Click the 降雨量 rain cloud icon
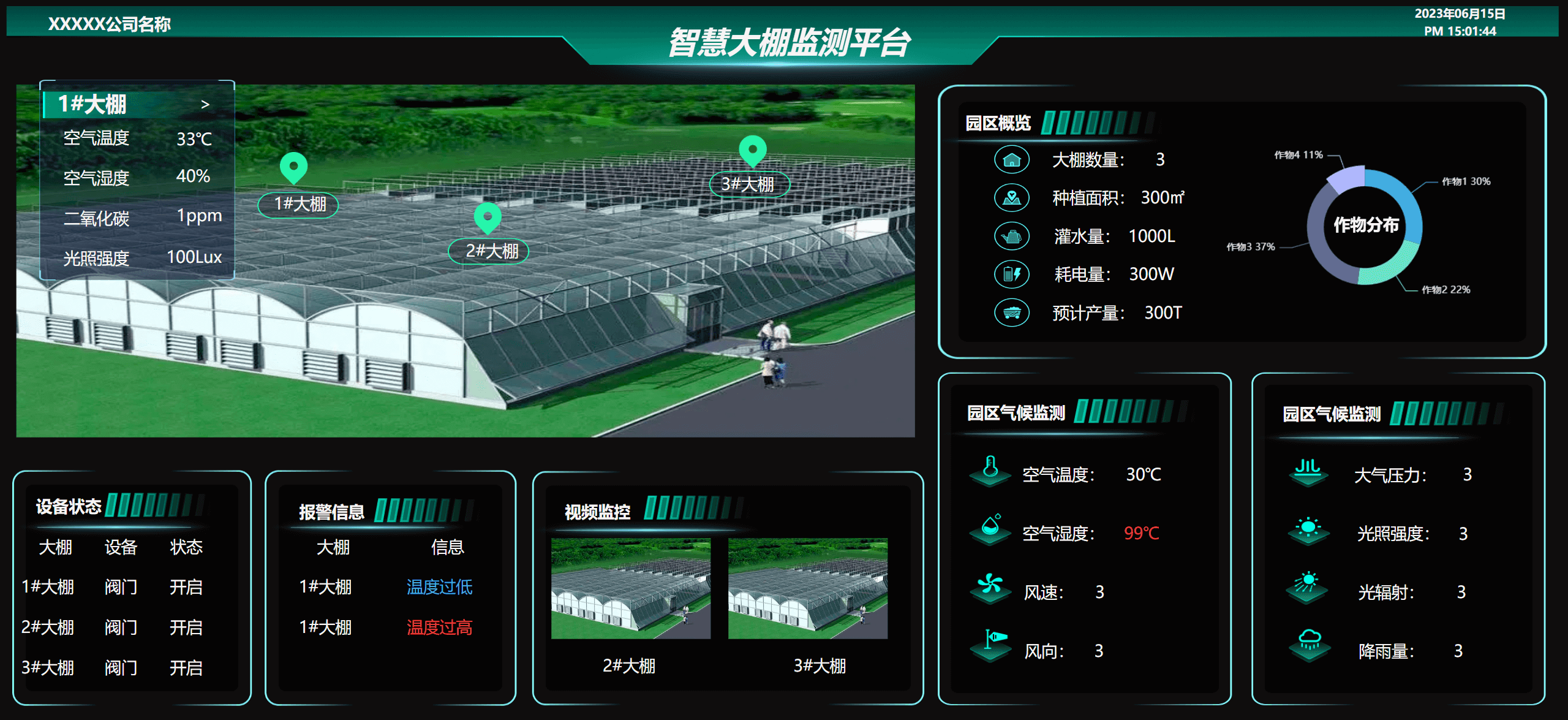 click(x=1310, y=643)
